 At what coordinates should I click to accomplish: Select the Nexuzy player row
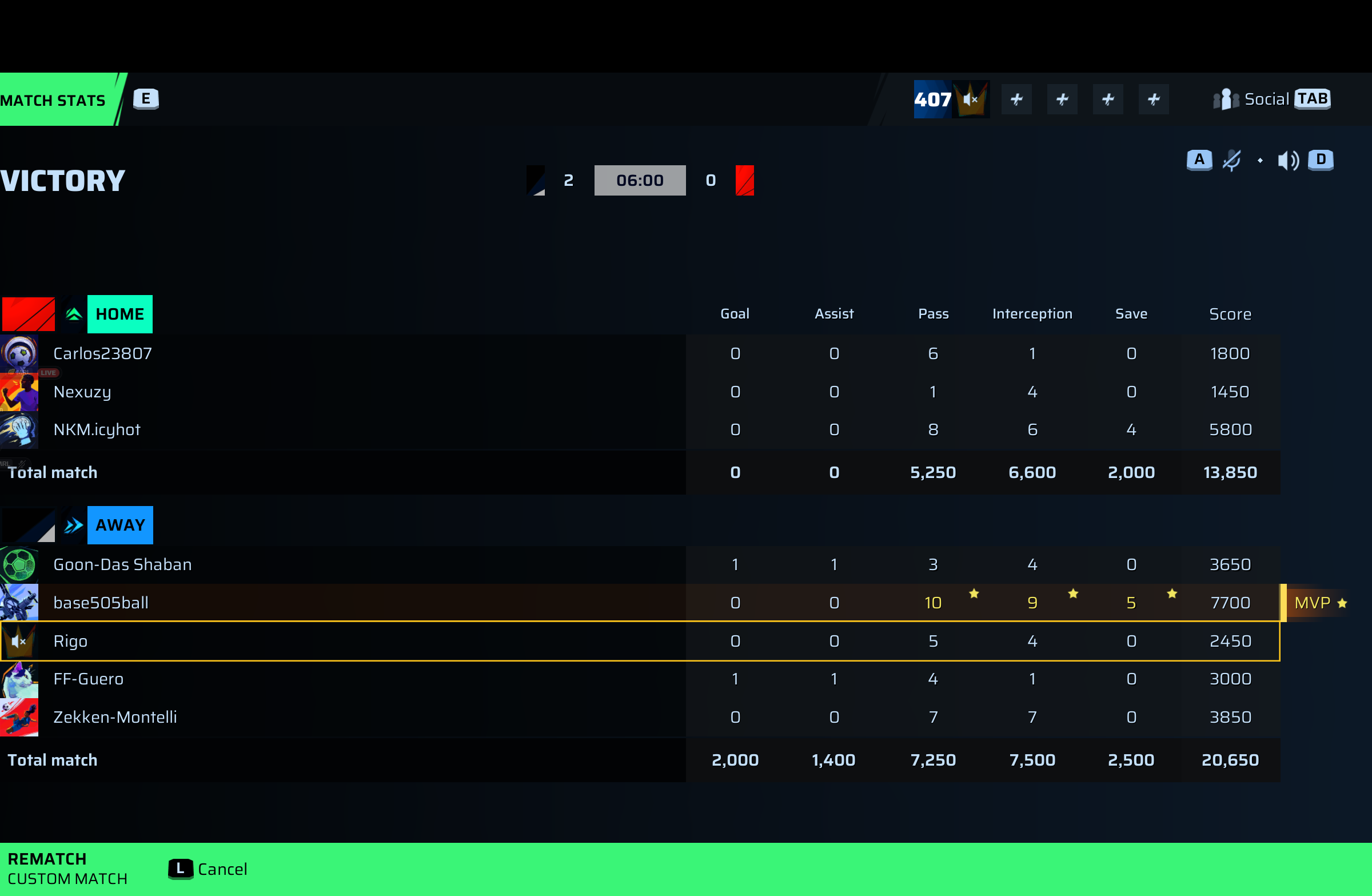pos(82,392)
